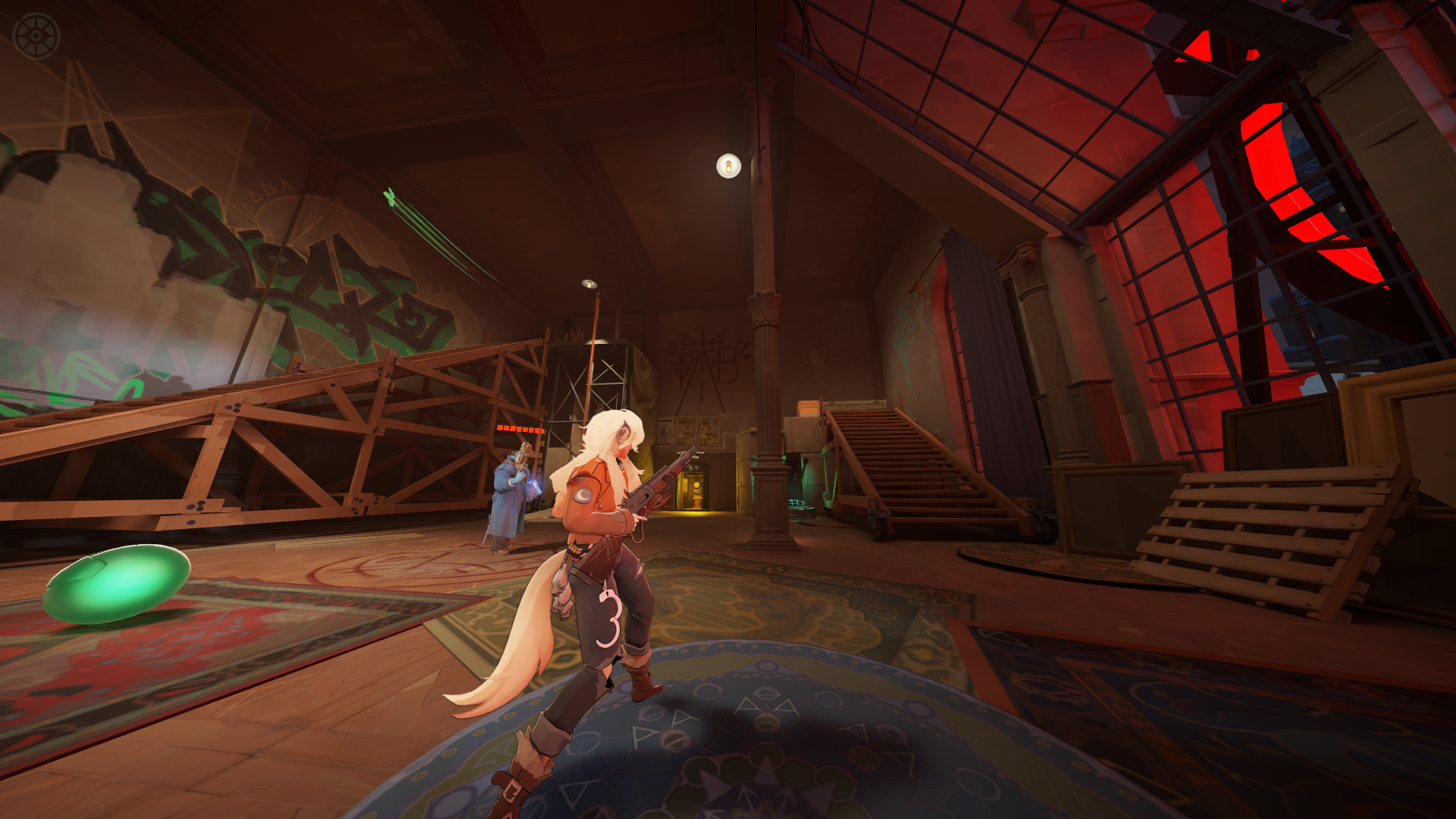Click the faint wheel icon in the corner
The image size is (1456, 819).
tap(36, 36)
